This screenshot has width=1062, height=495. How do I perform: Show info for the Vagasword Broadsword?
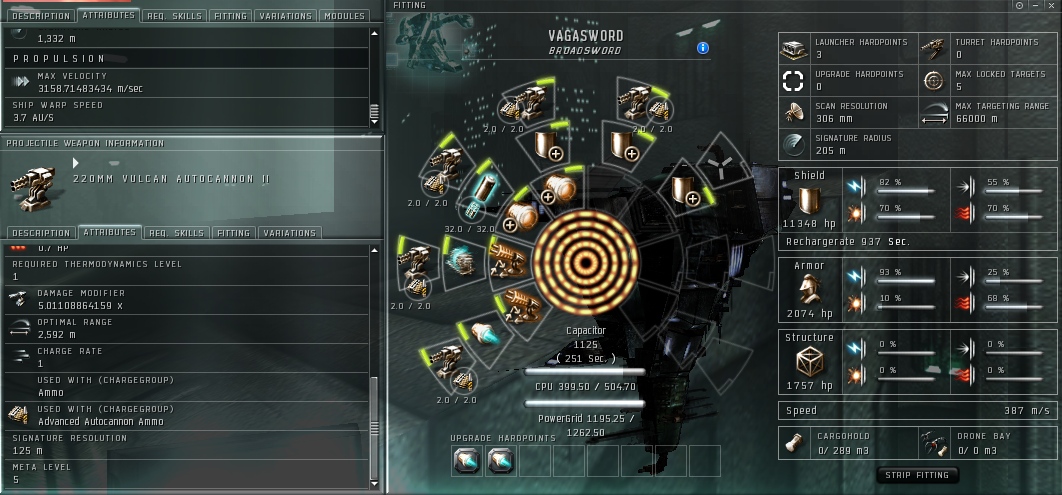(703, 47)
